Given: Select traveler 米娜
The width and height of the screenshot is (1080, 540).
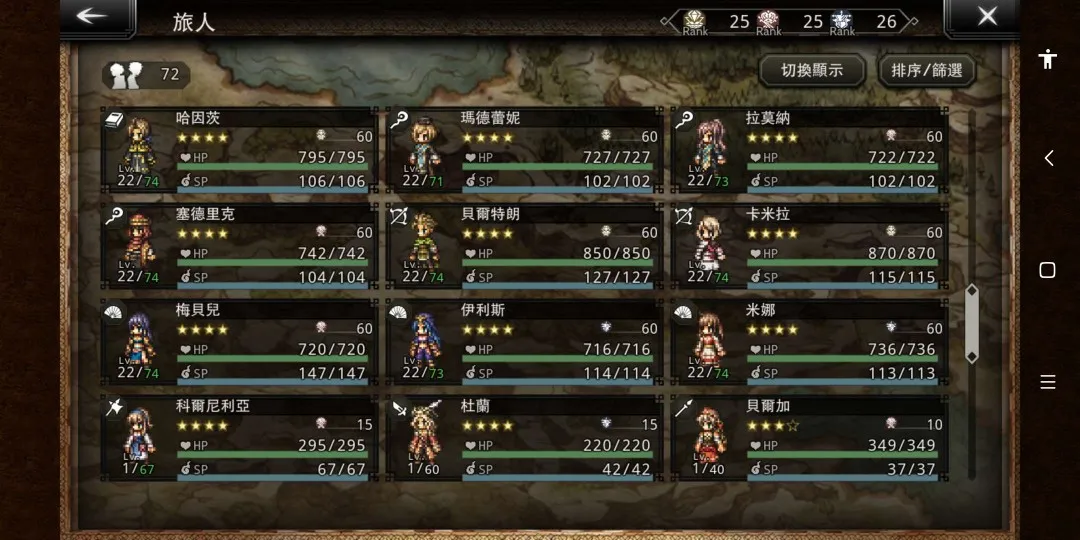Looking at the screenshot, I should (x=809, y=342).
